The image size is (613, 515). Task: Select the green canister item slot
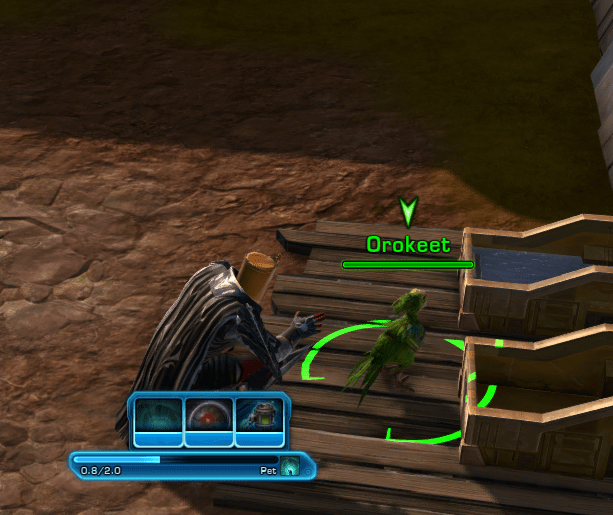(x=259, y=419)
